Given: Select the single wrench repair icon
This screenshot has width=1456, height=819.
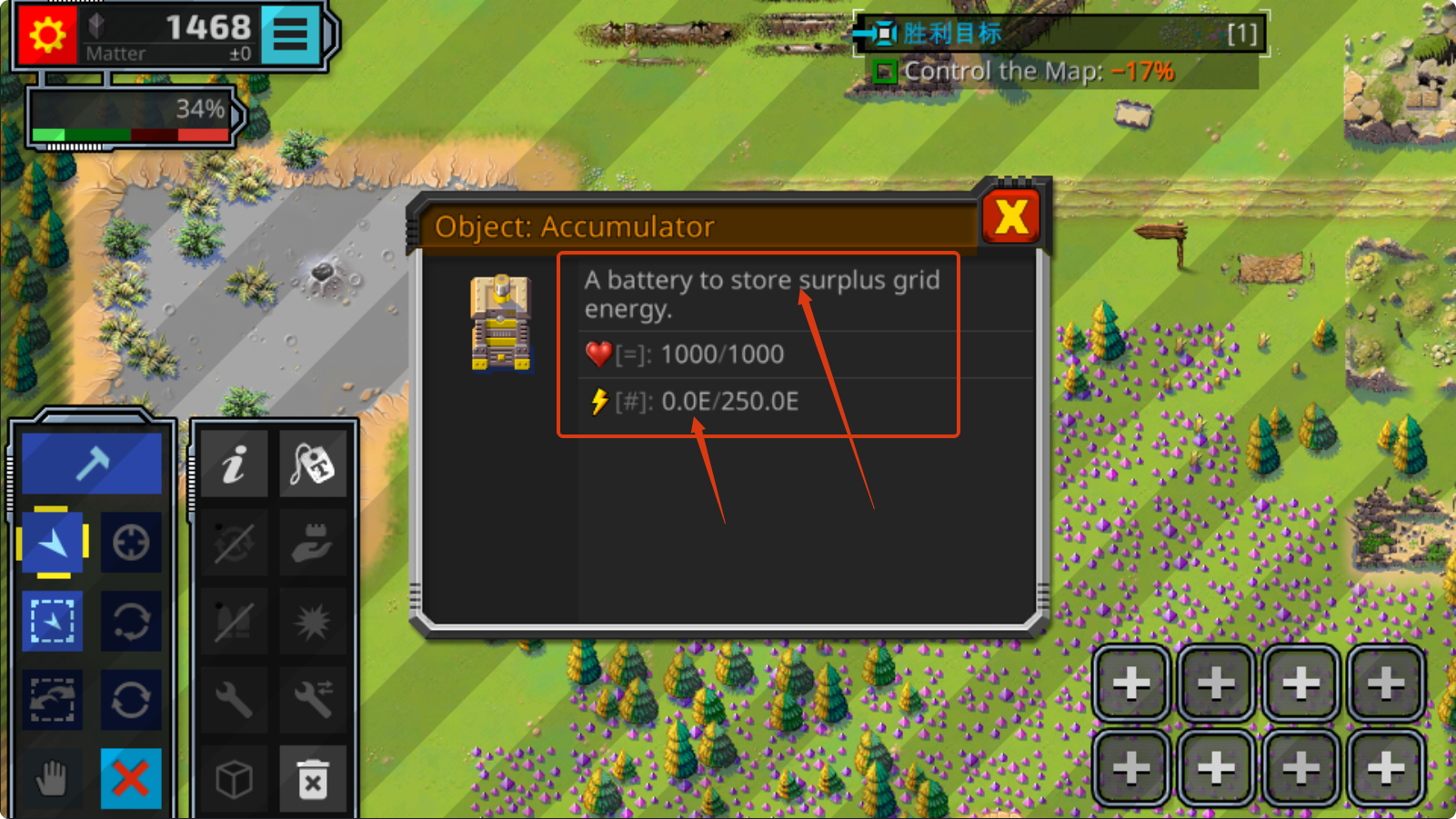Looking at the screenshot, I should coord(234,700).
